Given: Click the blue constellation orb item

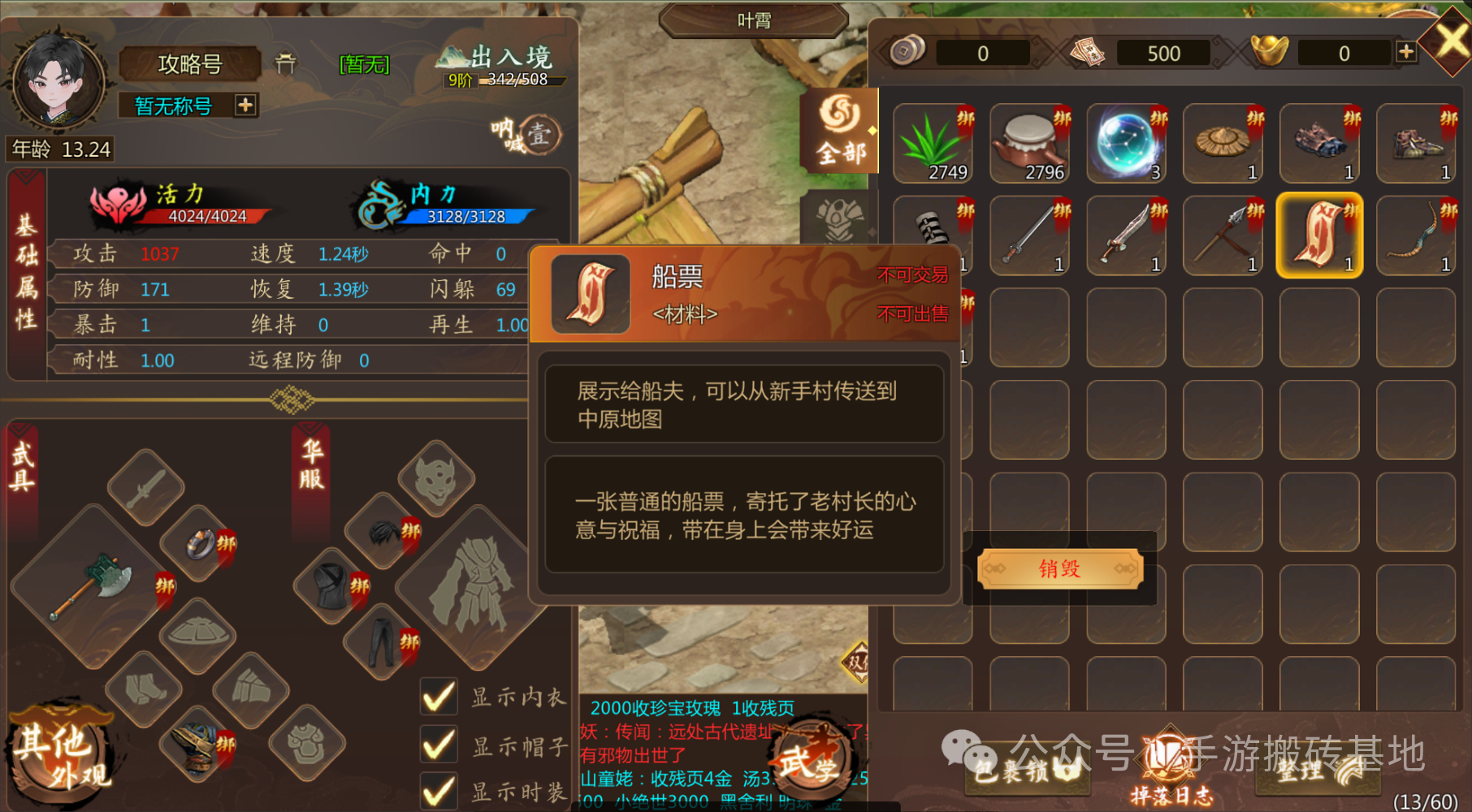Looking at the screenshot, I should [x=1127, y=145].
